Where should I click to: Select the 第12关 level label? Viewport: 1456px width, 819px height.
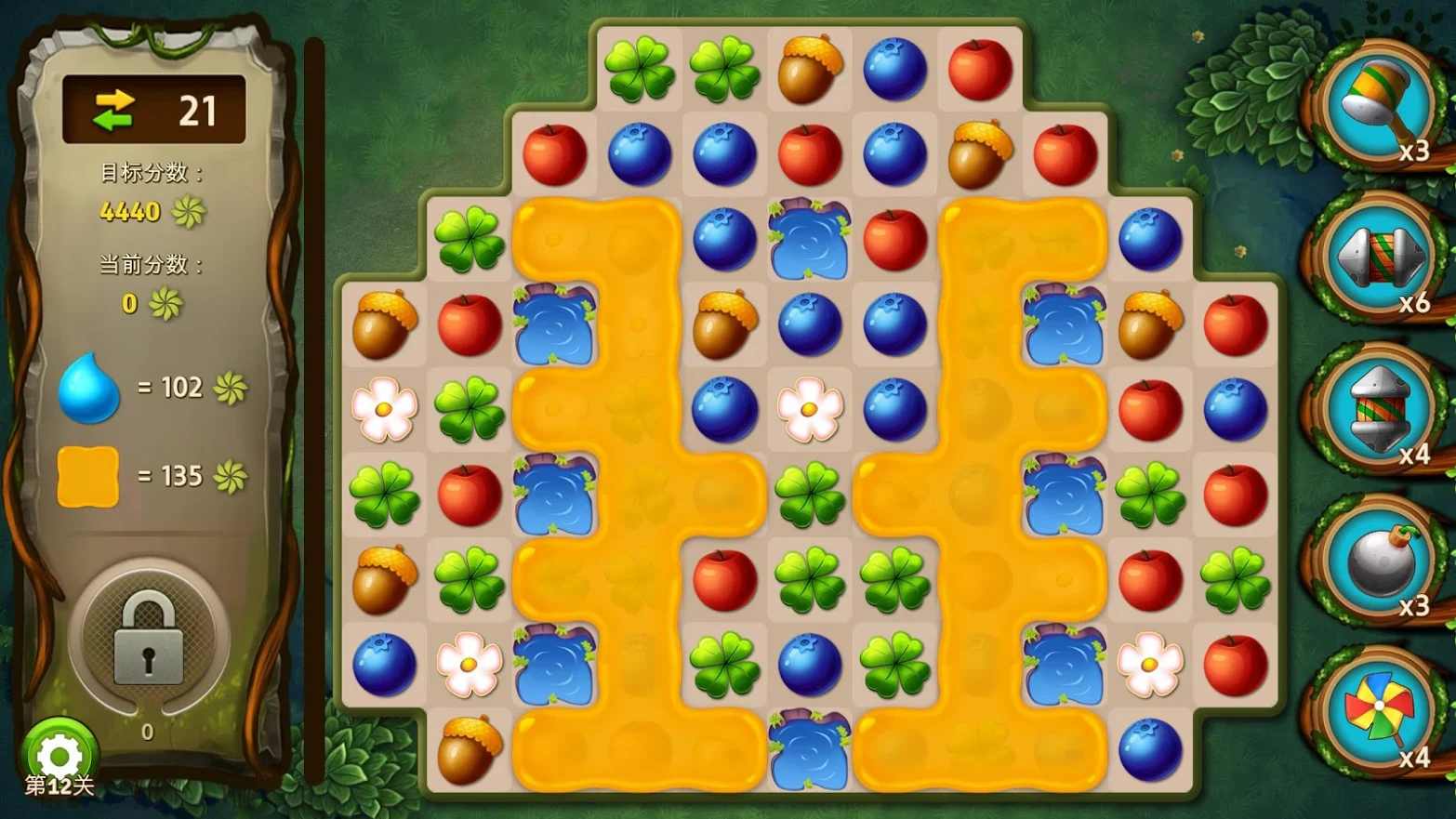tap(60, 786)
